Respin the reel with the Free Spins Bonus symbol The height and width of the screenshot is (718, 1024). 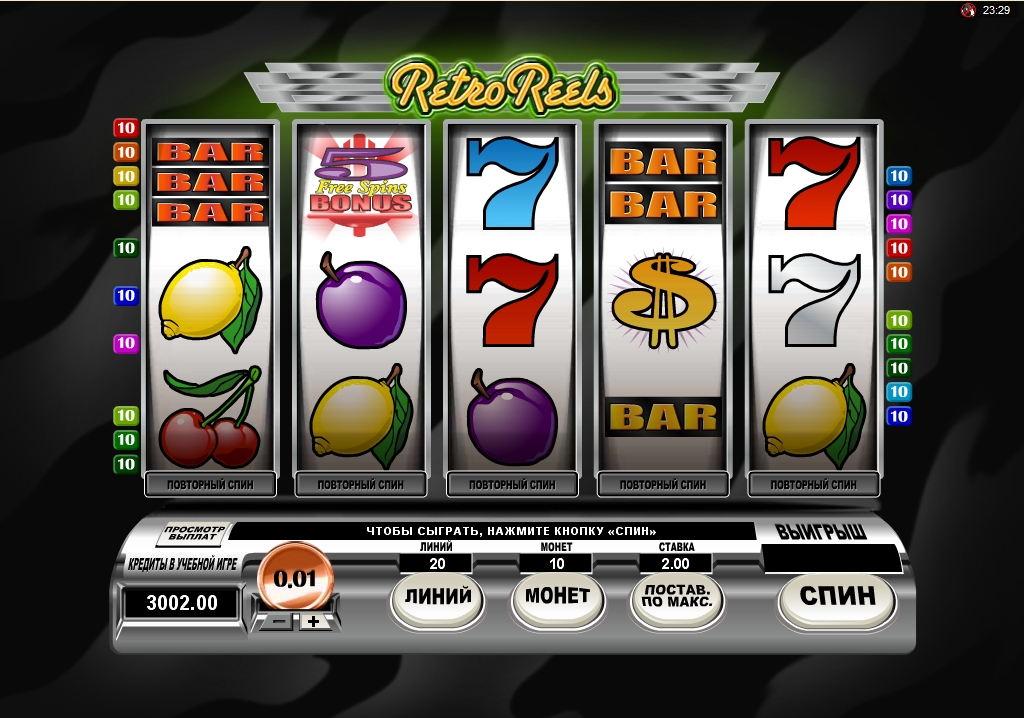pyautogui.click(x=361, y=485)
